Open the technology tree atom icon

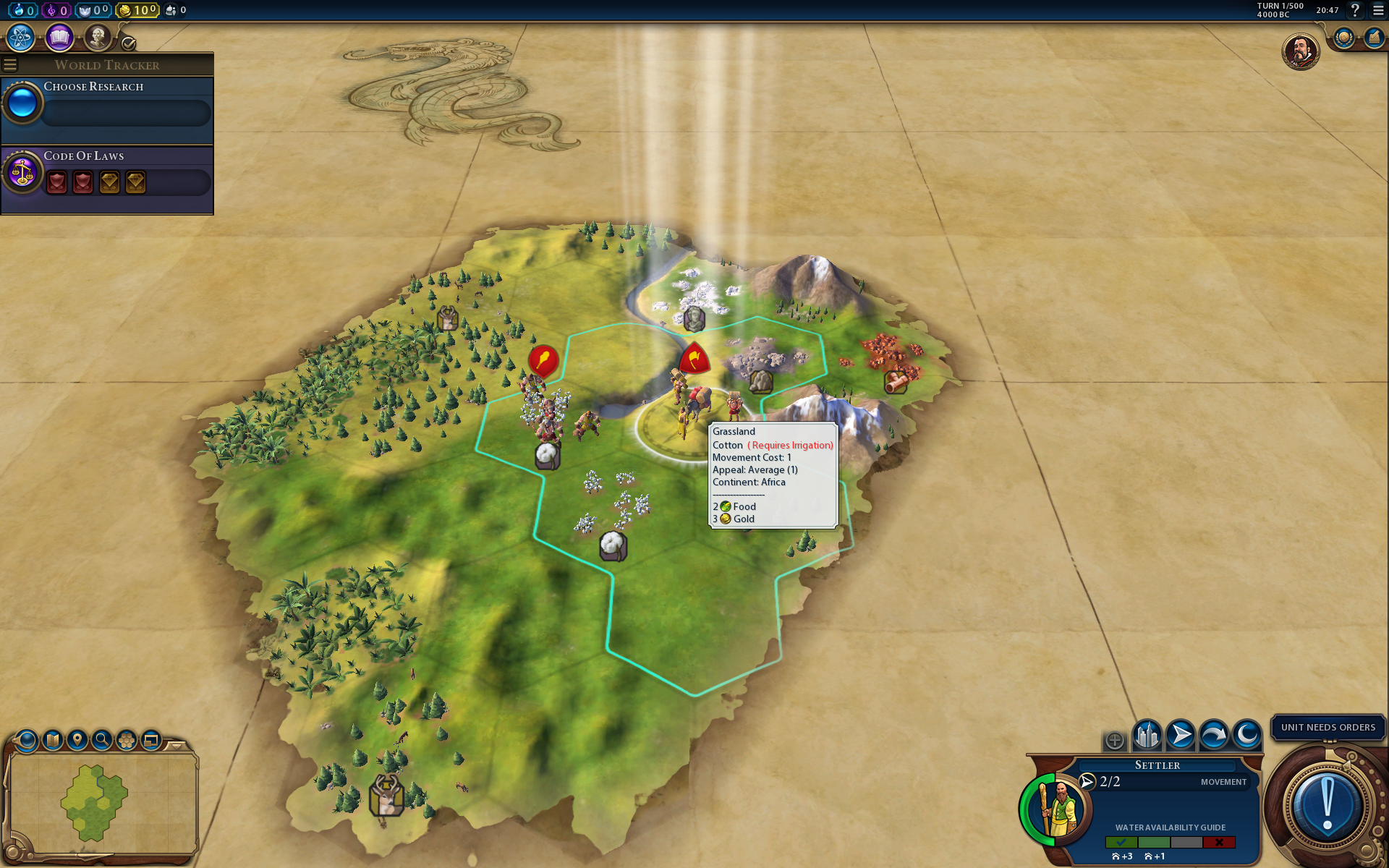pos(20,38)
